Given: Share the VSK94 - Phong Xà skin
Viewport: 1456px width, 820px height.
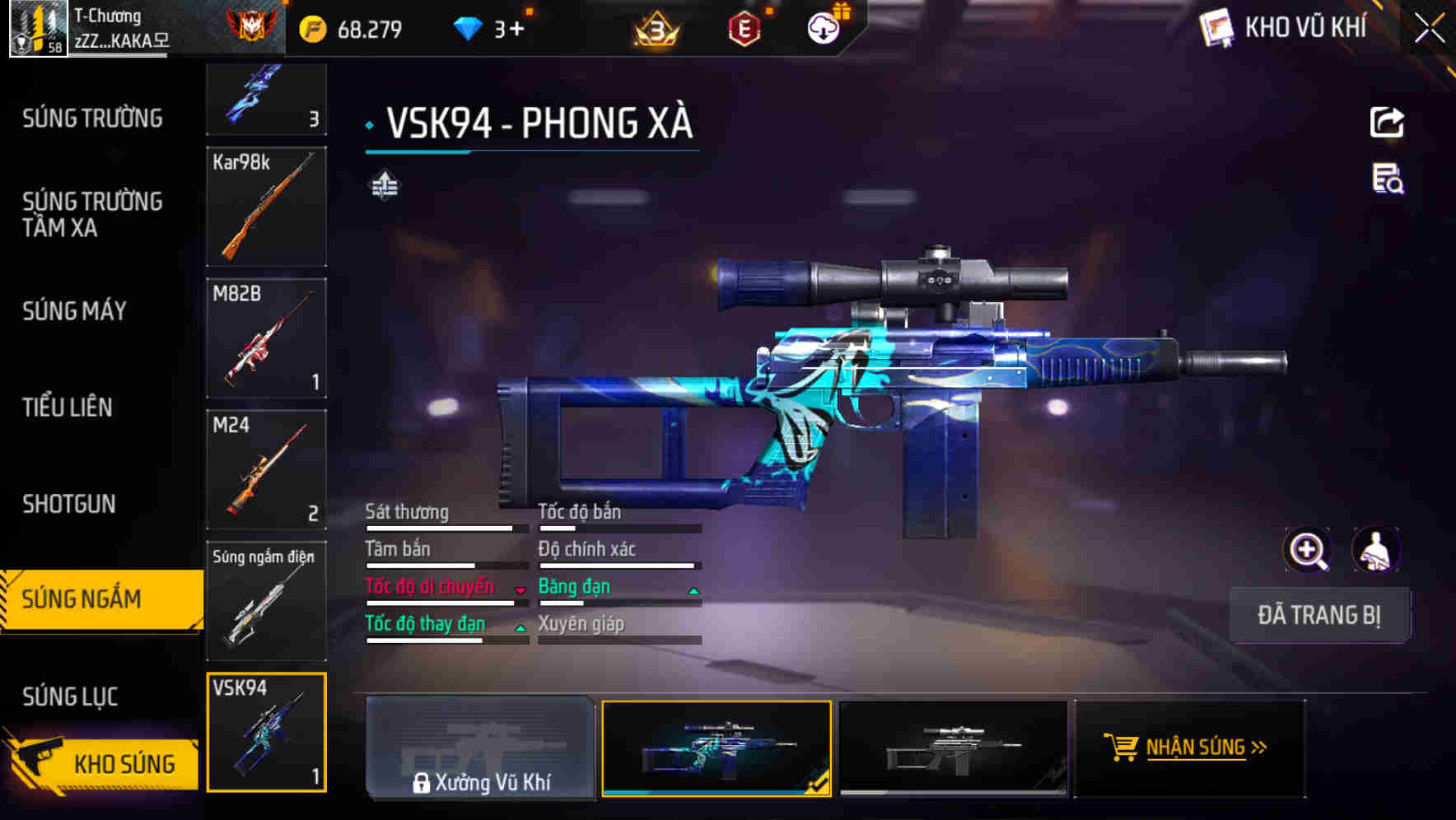Looking at the screenshot, I should pos(1388,122).
